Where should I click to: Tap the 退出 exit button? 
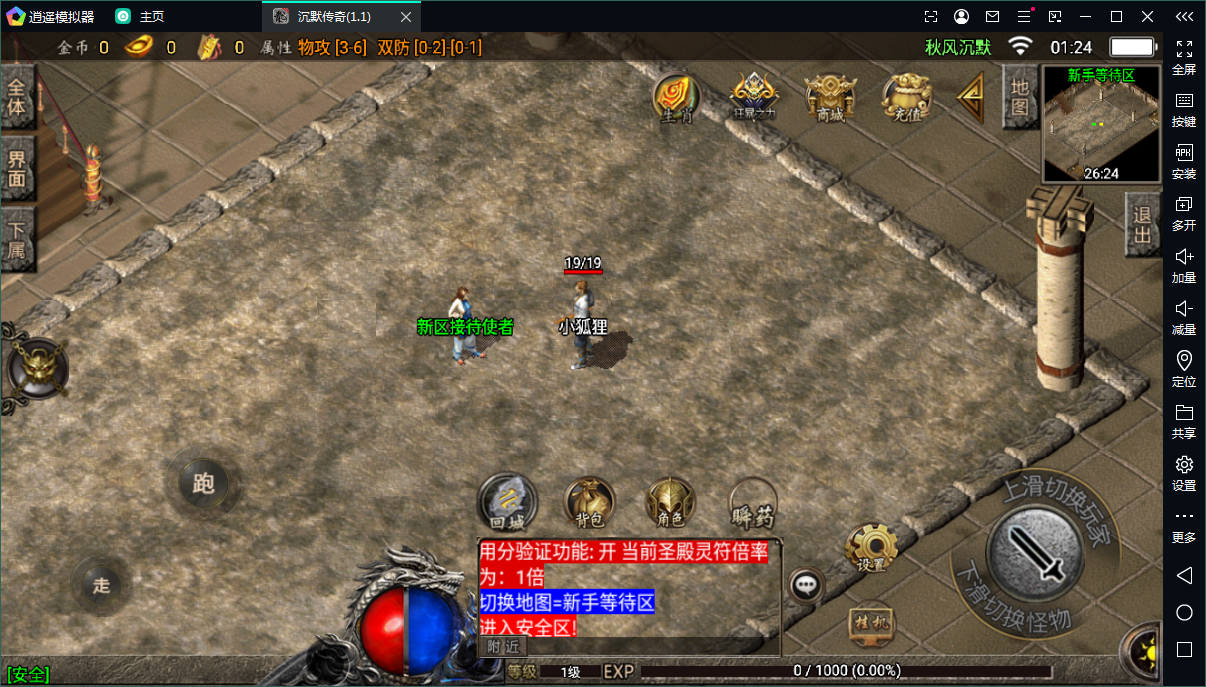[1142, 226]
